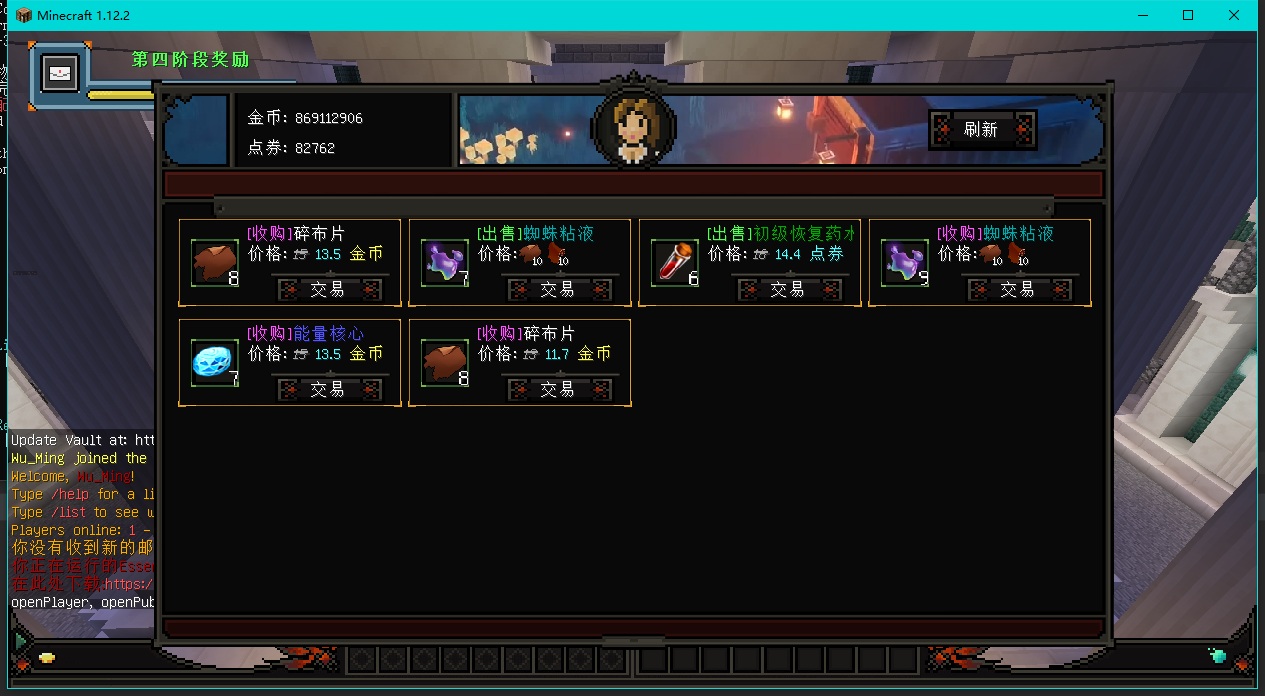
Task: Click 交易 on 碎布片 priced 11.7 金币
Action: tap(558, 390)
